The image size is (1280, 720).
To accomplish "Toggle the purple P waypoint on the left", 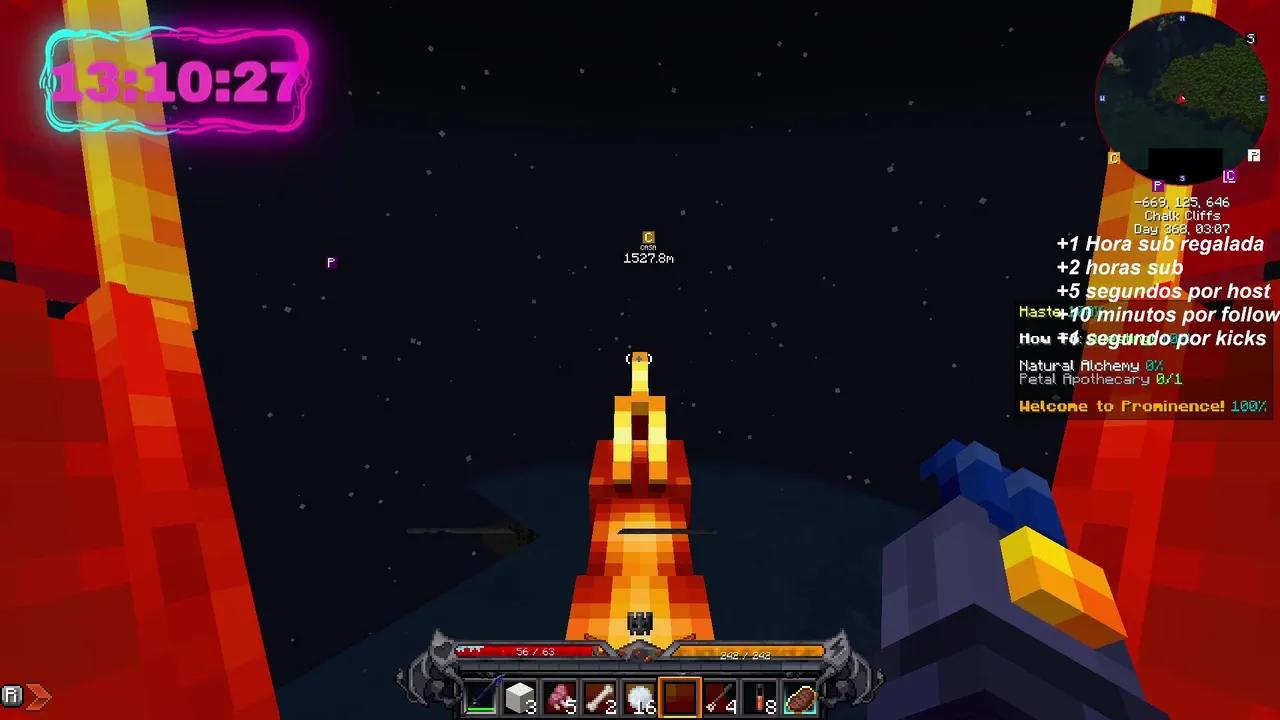I will [x=331, y=262].
